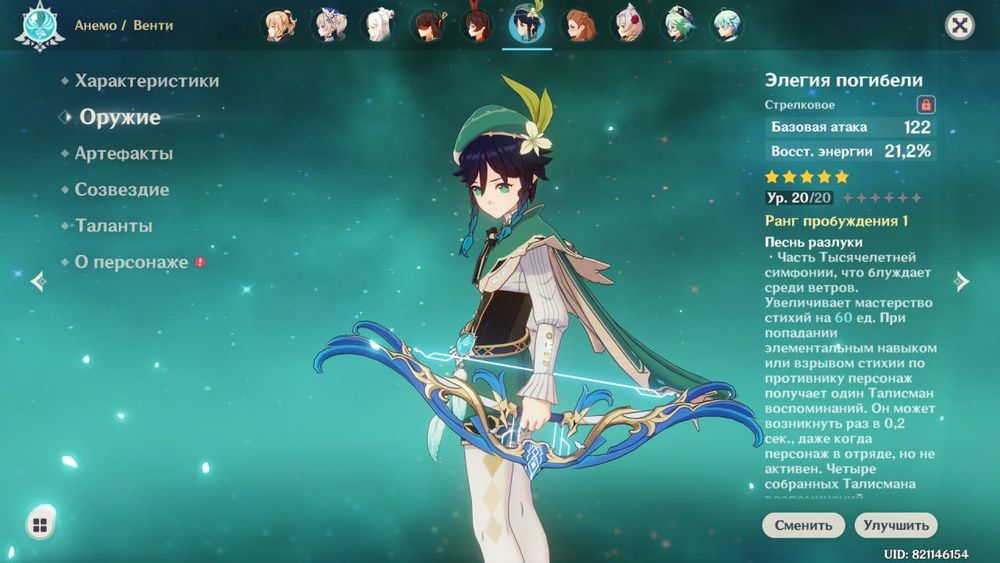The image size is (1000, 563).
Task: Choose the orange-haired character portrait
Action: 578,24
